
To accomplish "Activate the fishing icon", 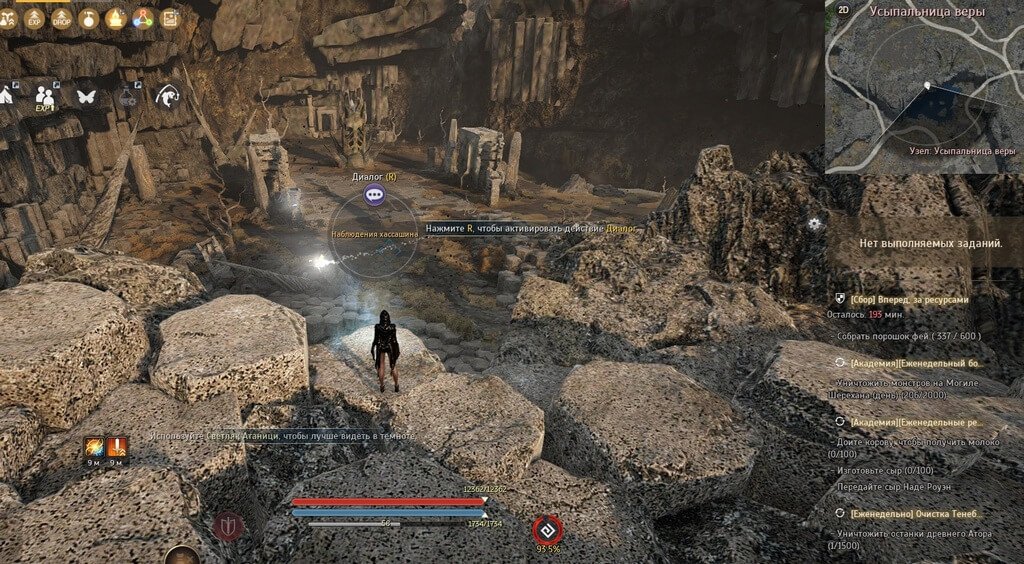I will pyautogui.click(x=168, y=96).
